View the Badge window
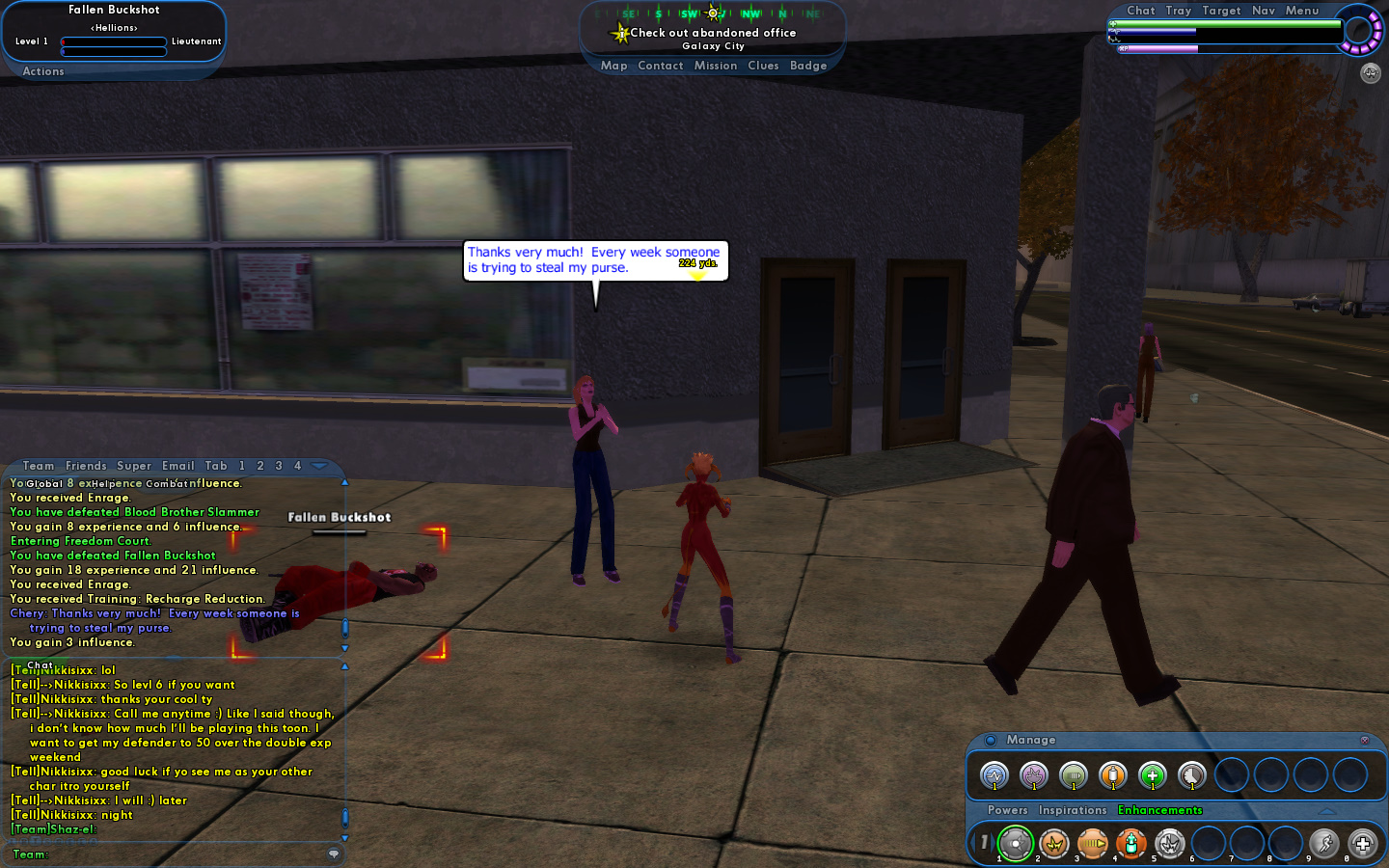Image resolution: width=1389 pixels, height=868 pixels. pos(808,66)
